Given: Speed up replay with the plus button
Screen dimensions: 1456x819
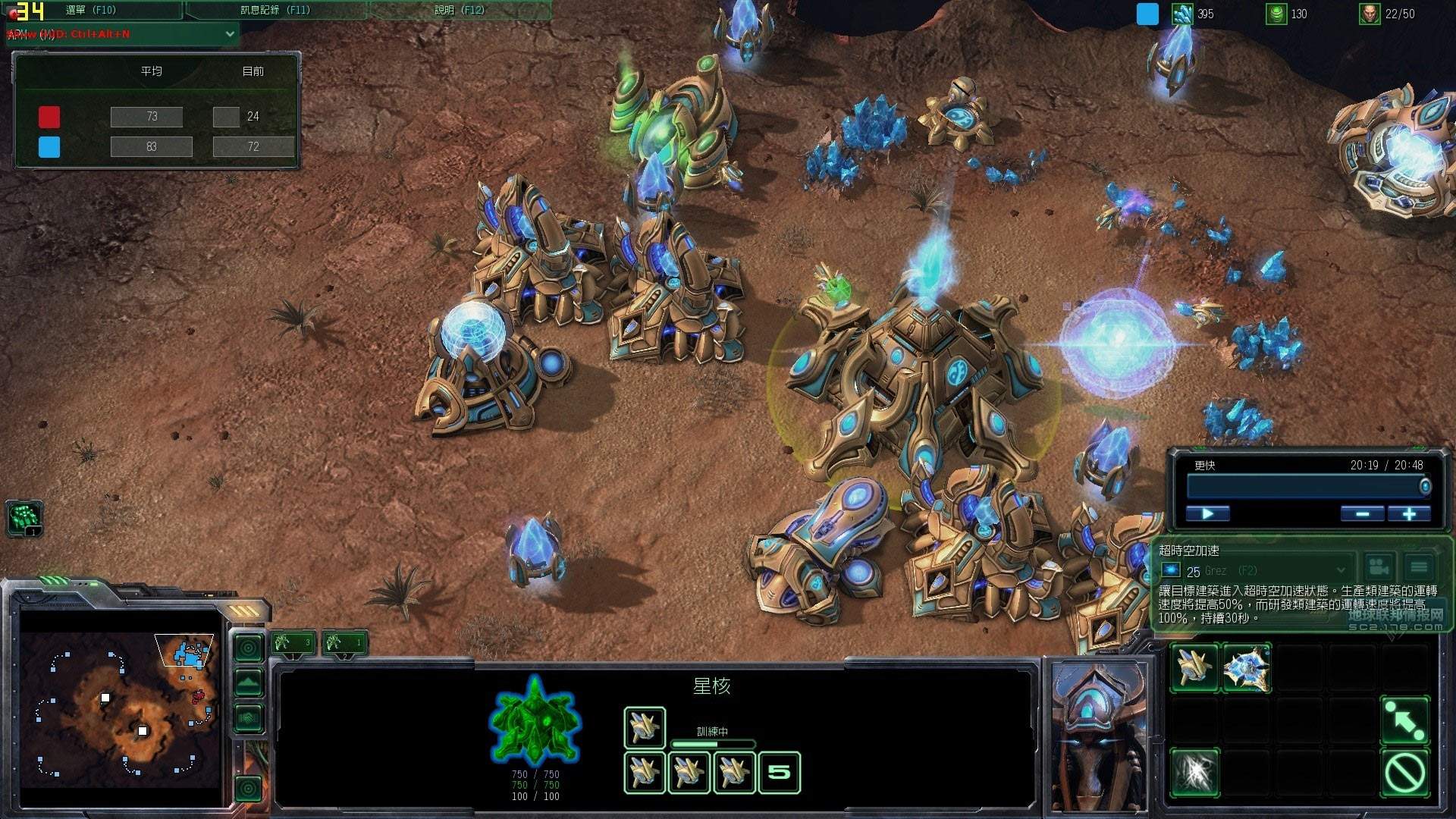Looking at the screenshot, I should click(1409, 514).
